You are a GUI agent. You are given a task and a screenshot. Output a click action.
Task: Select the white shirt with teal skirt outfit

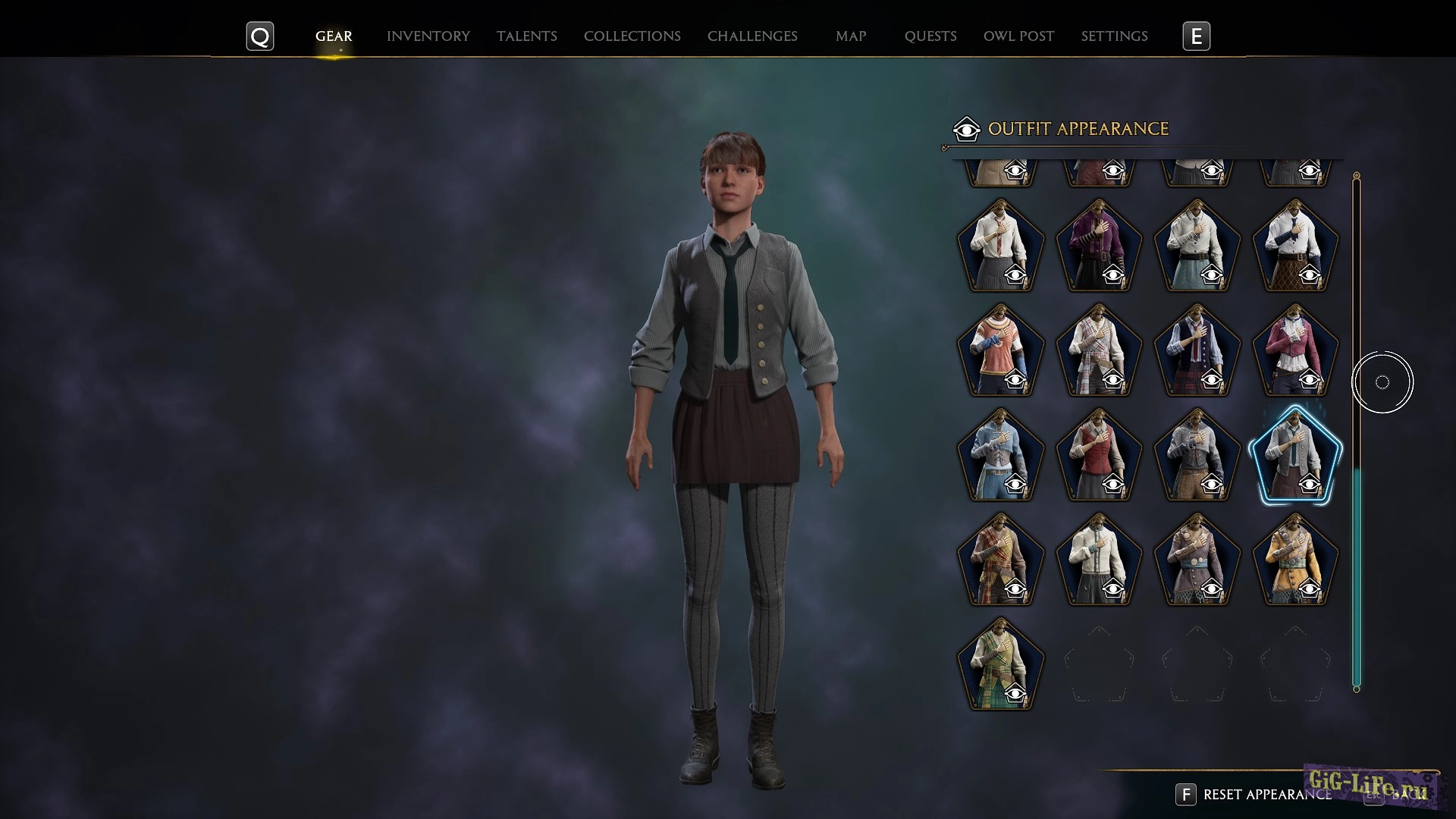tap(1197, 246)
